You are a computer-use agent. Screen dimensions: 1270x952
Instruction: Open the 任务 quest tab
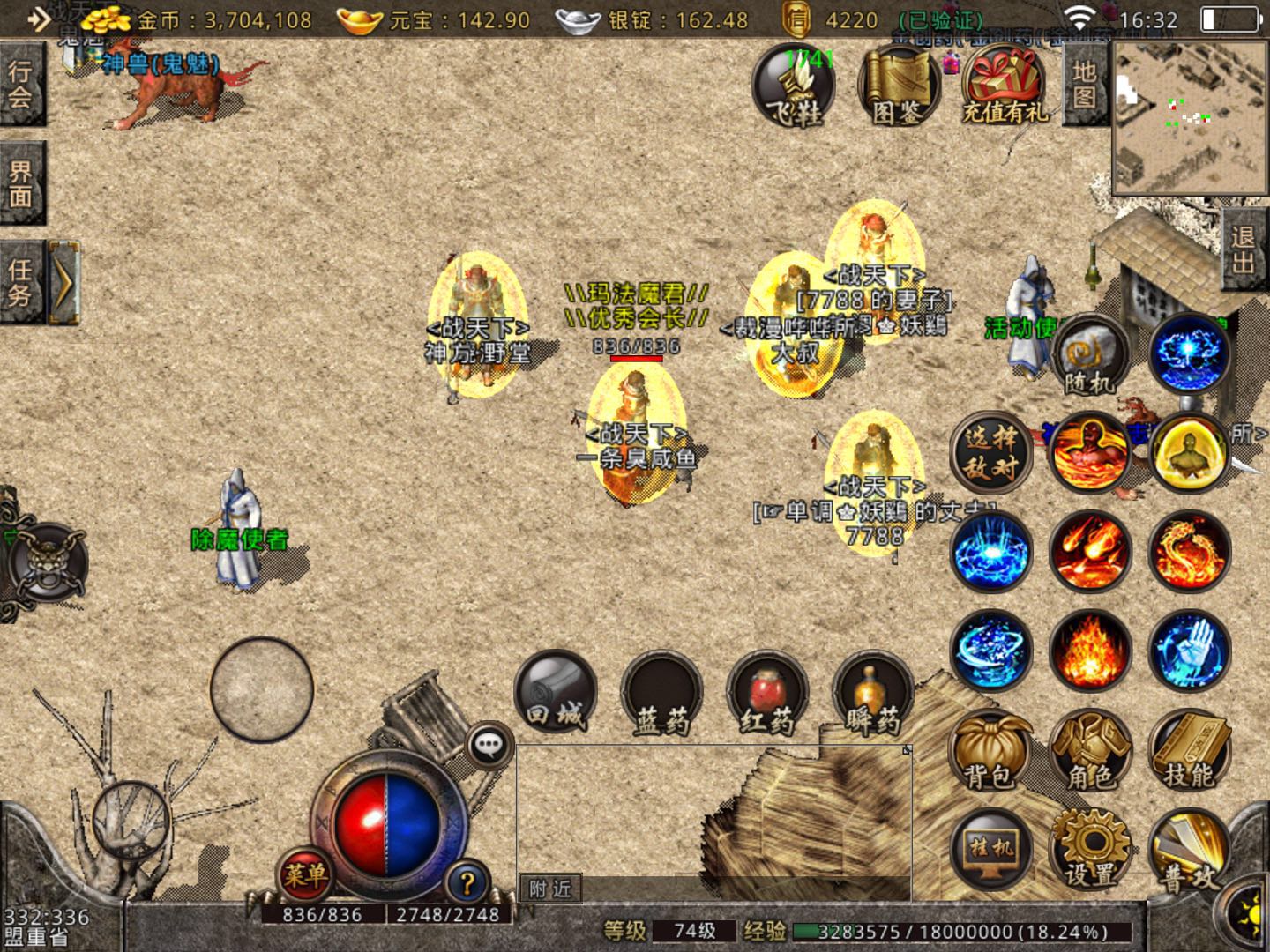click(21, 282)
